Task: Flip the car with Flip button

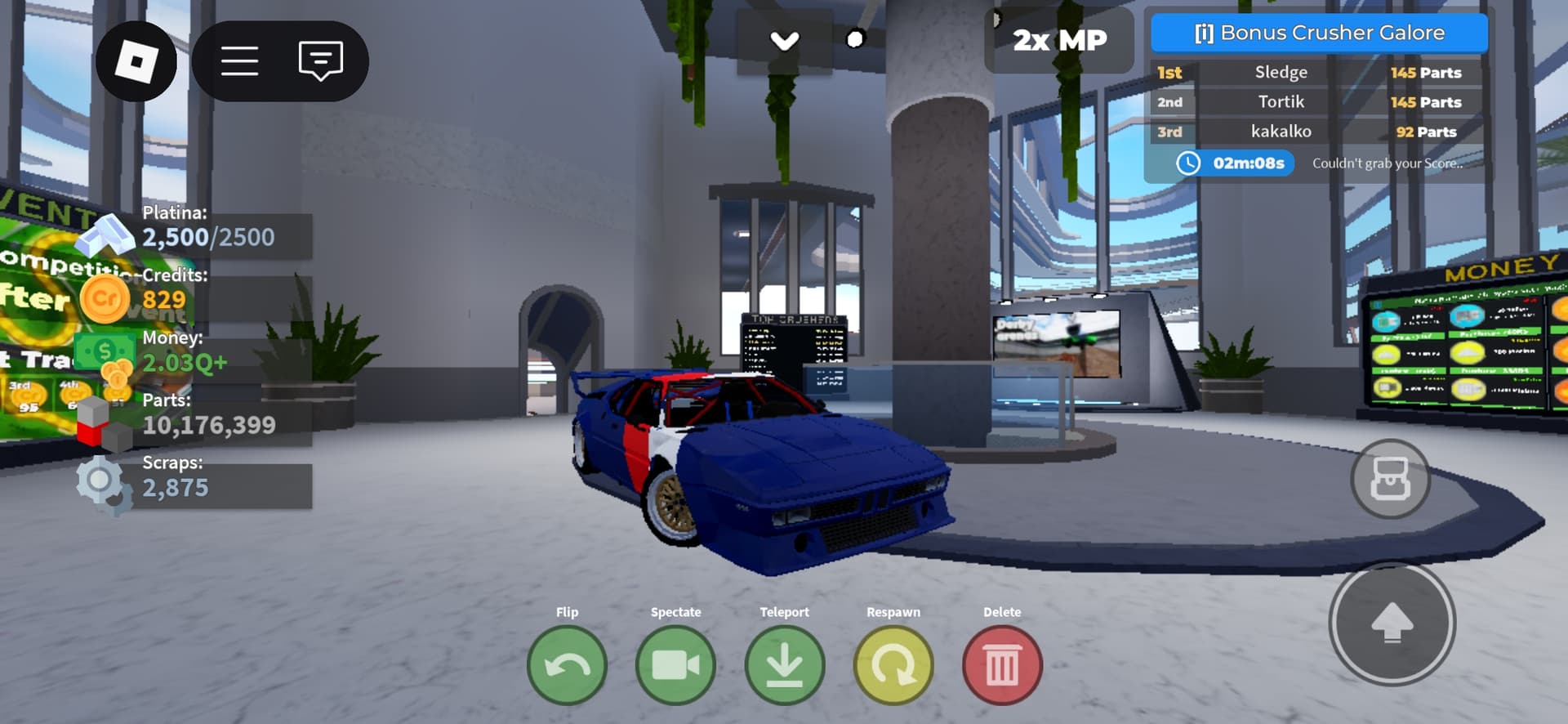Action: [x=567, y=665]
